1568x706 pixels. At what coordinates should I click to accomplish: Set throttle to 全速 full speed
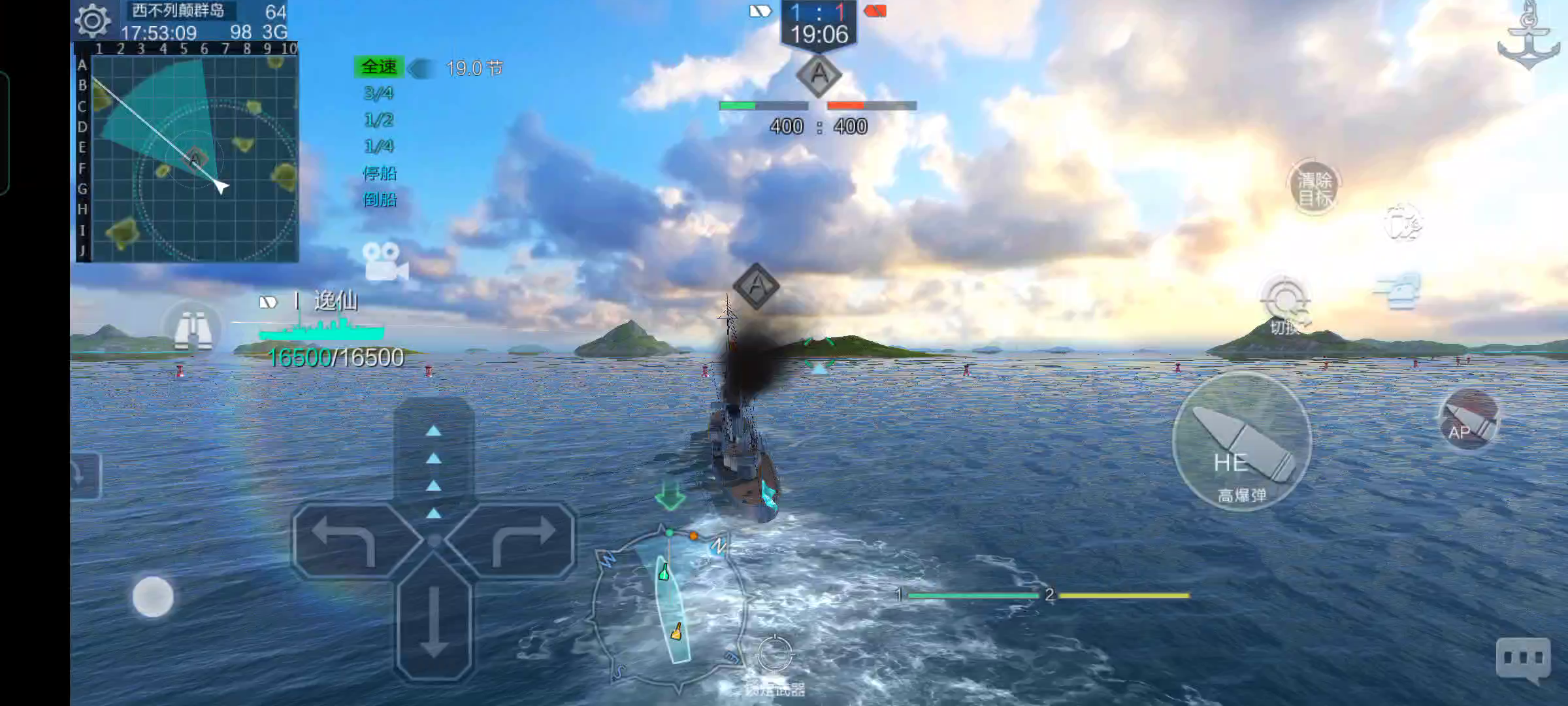click(379, 67)
